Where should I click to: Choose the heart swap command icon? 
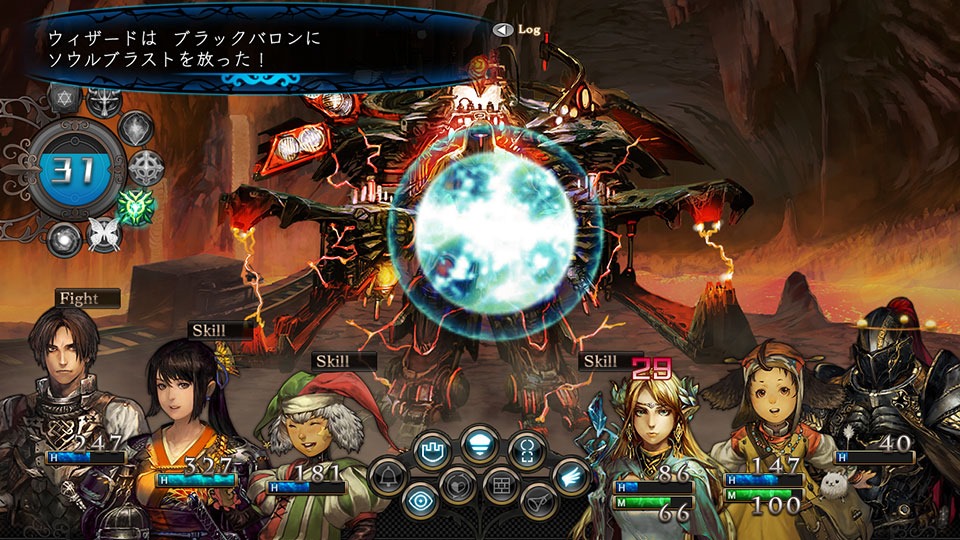456,485
